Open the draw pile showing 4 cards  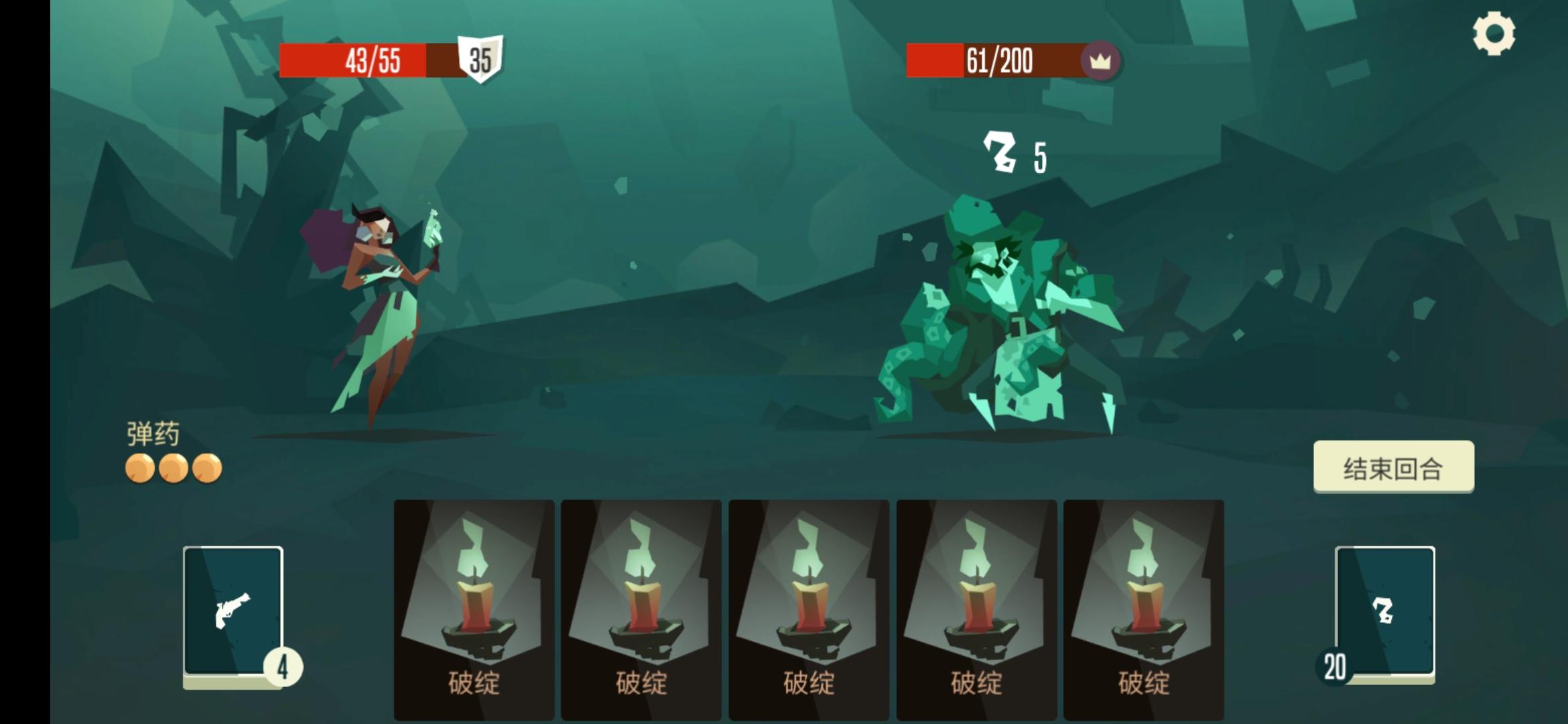[235, 610]
